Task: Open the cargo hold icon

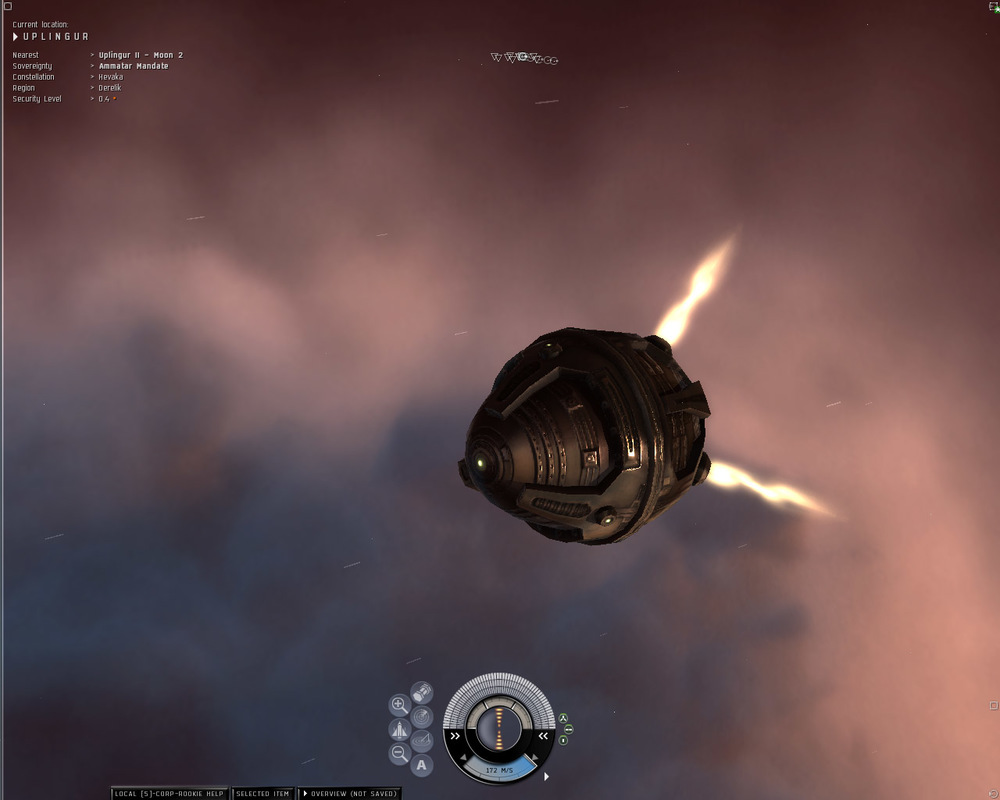Action: (422, 692)
